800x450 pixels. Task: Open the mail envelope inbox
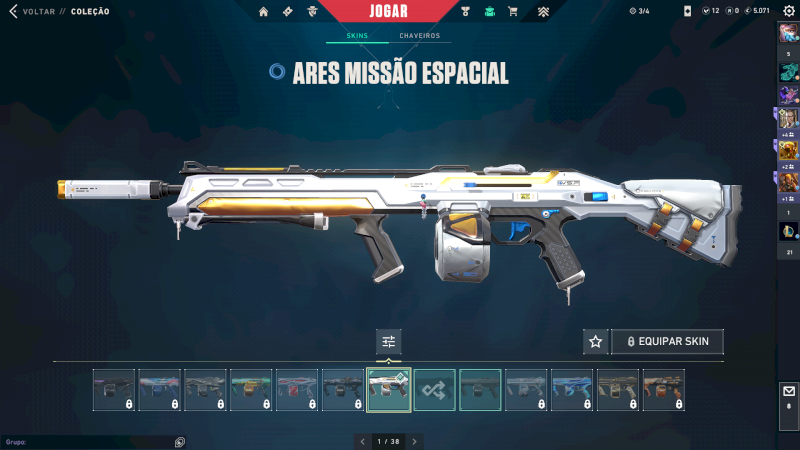pyautogui.click(x=788, y=392)
